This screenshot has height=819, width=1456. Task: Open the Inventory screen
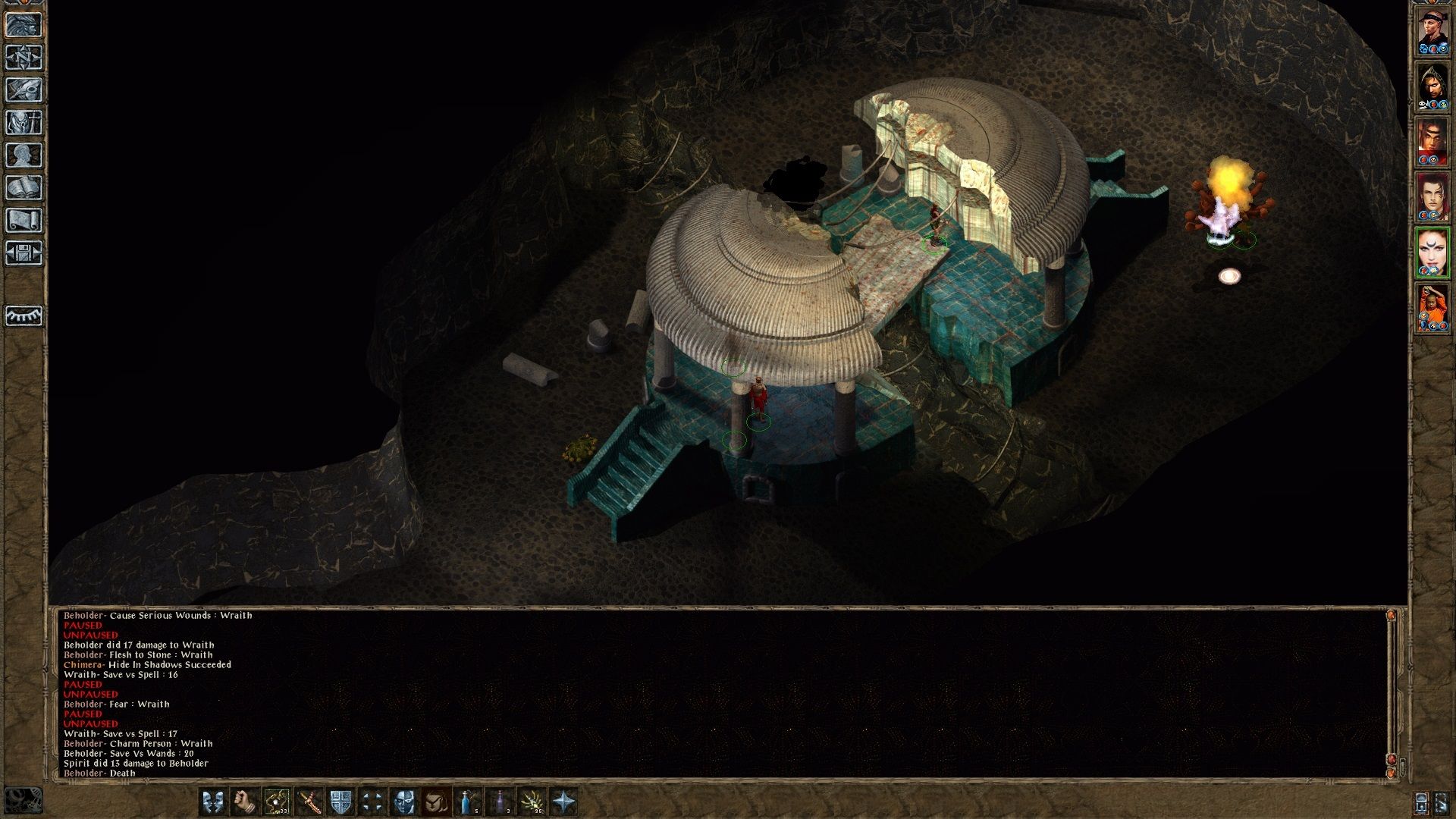coord(24,123)
